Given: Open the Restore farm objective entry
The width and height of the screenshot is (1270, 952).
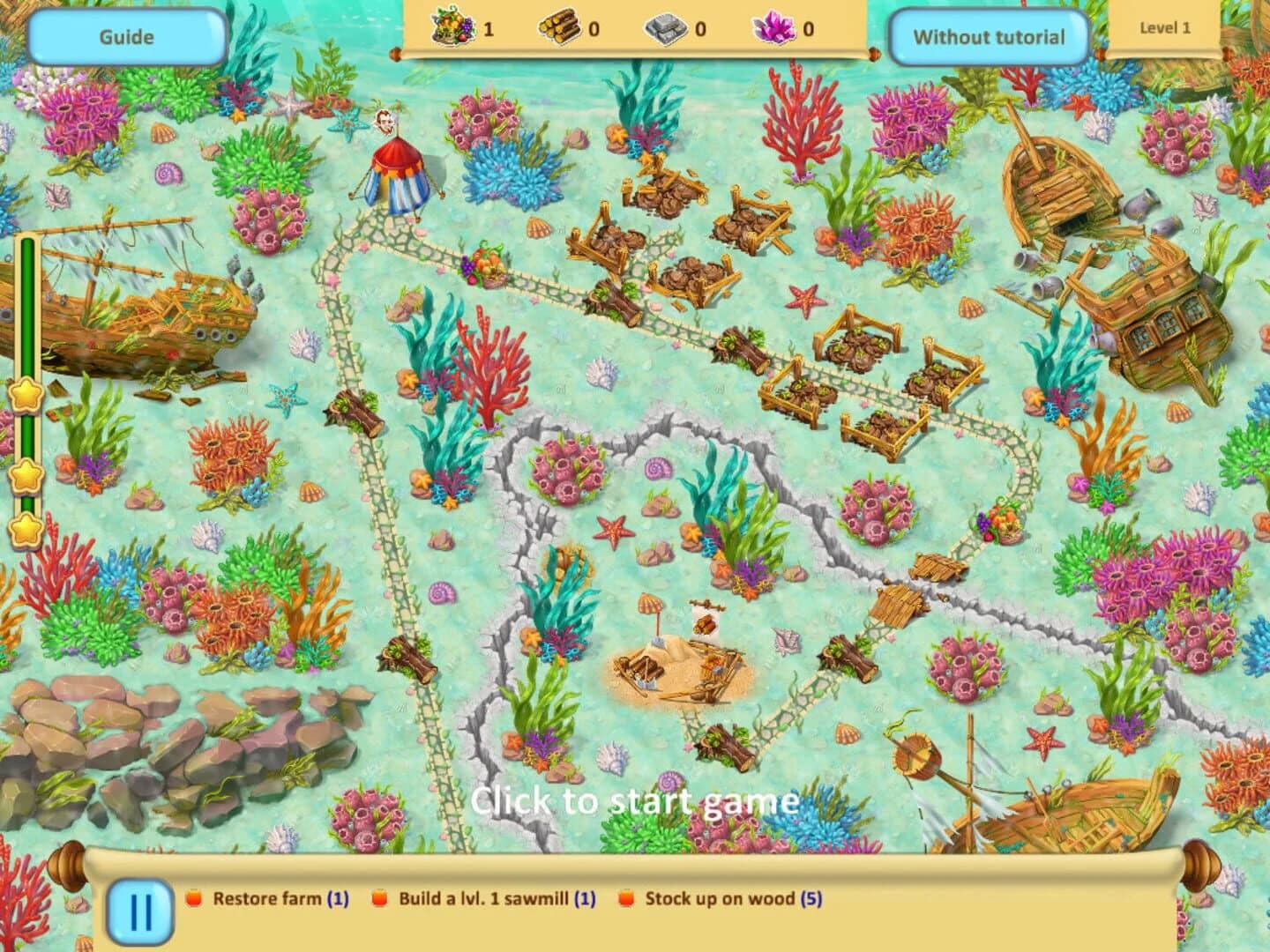Looking at the screenshot, I should 265,900.
